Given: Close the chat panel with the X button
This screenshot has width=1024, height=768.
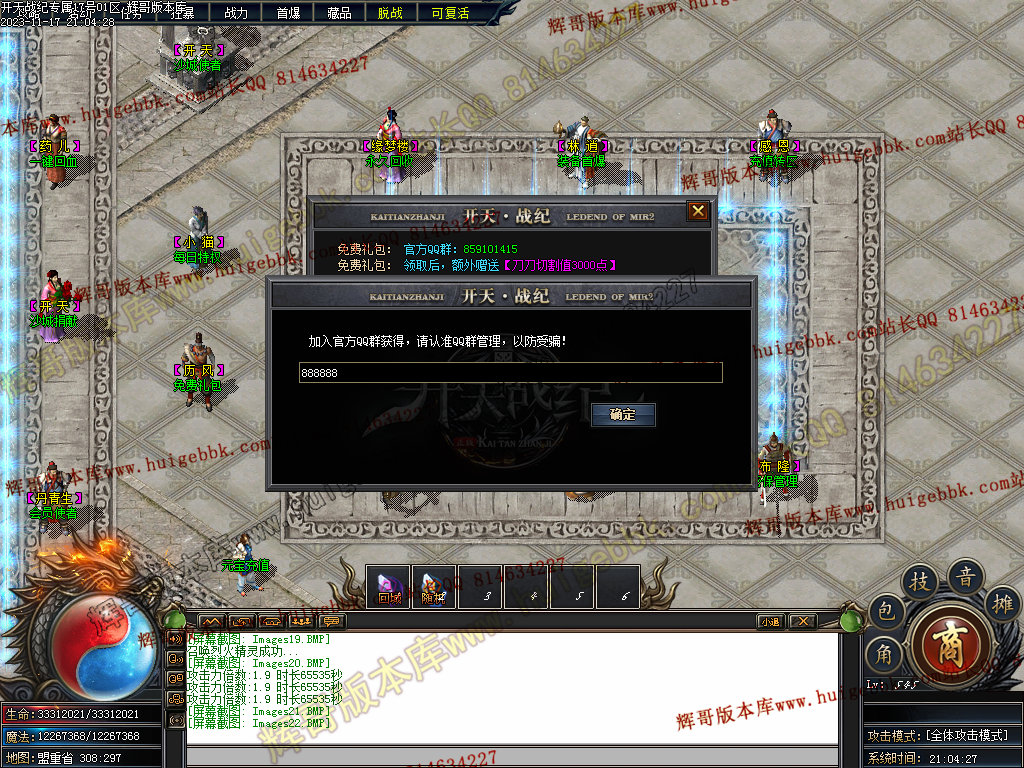Looking at the screenshot, I should (x=802, y=621).
